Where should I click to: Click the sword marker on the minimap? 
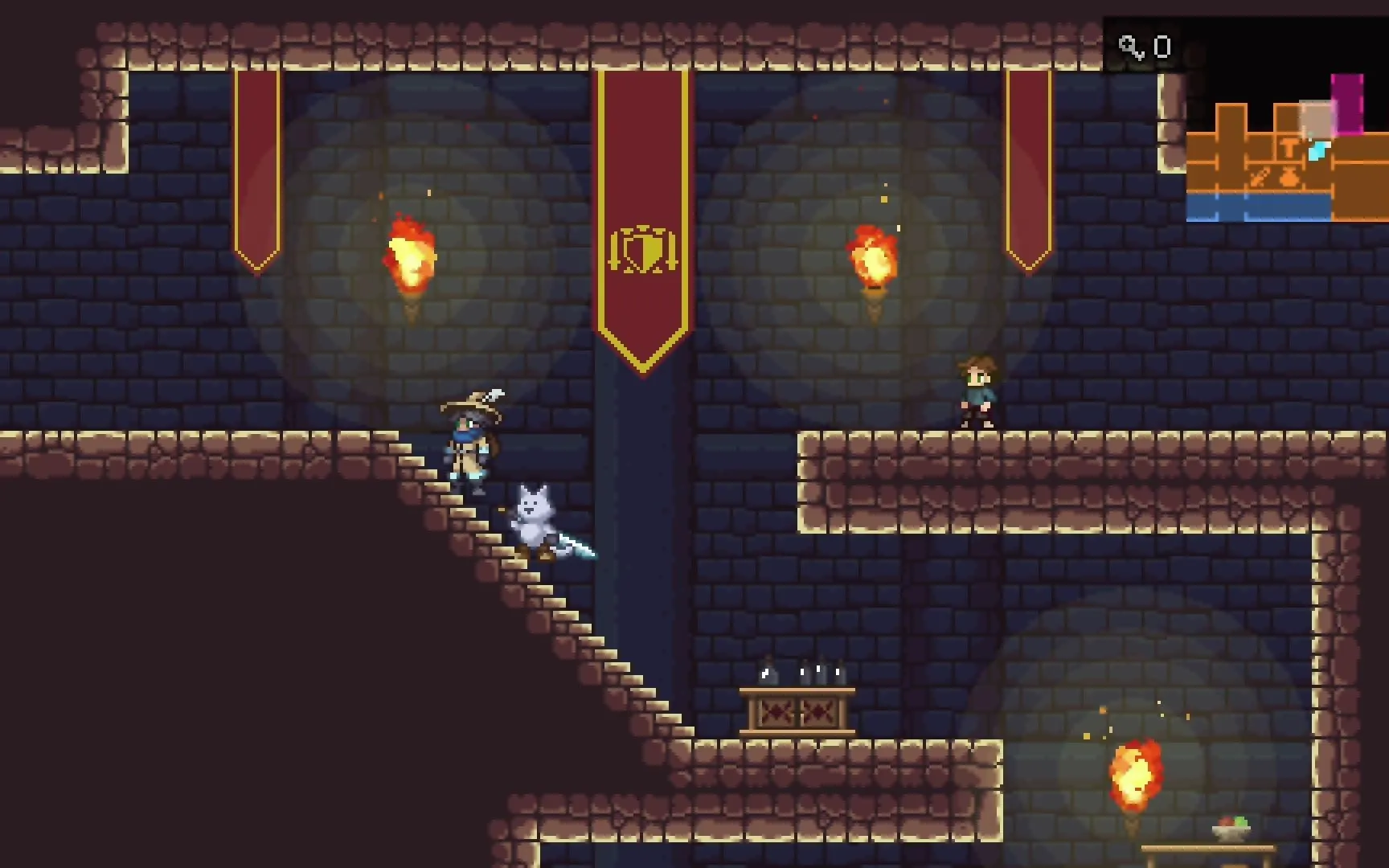(x=1260, y=177)
